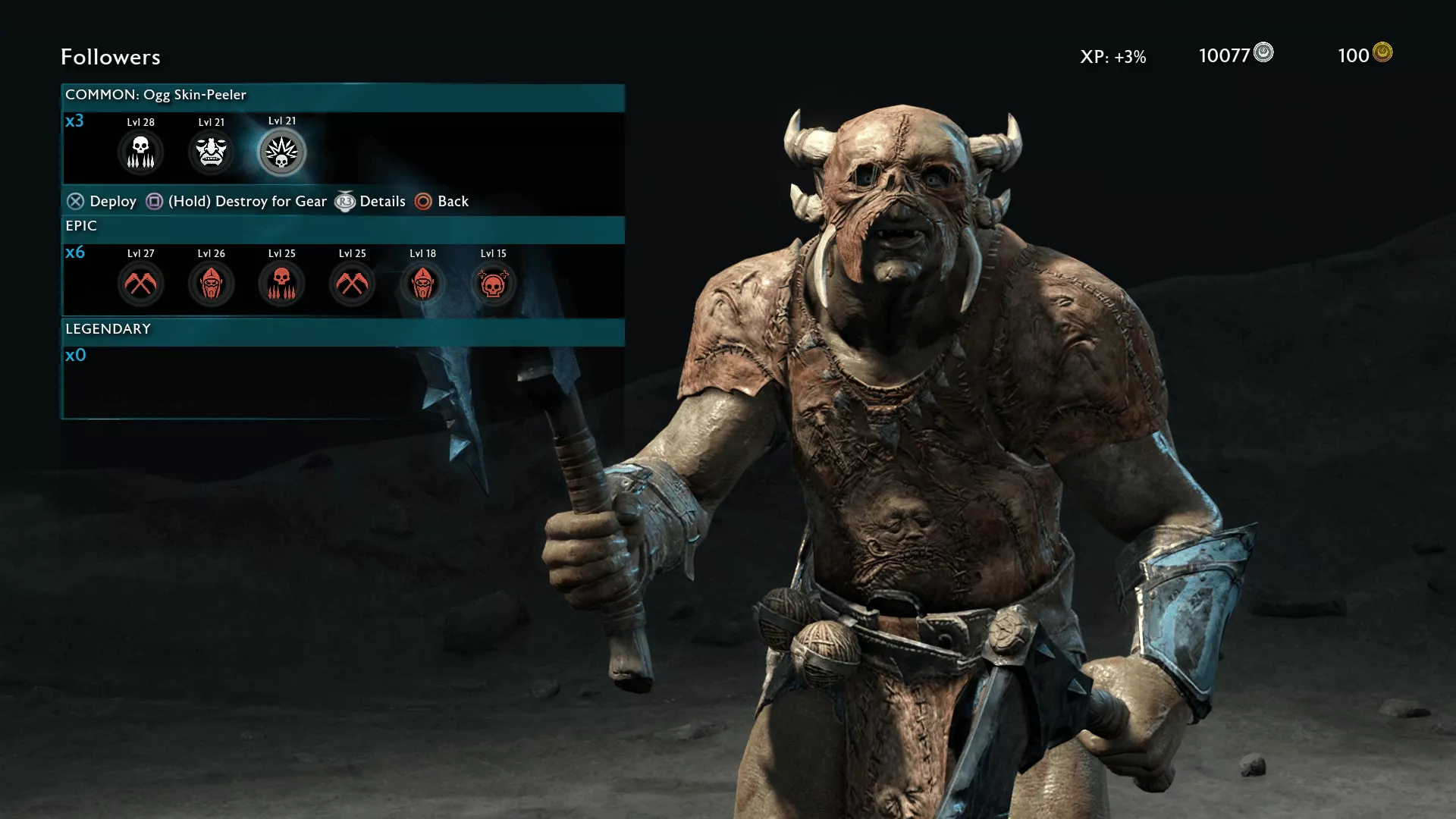Choose the Lvl 21 common snarling orc face follower

point(211,152)
